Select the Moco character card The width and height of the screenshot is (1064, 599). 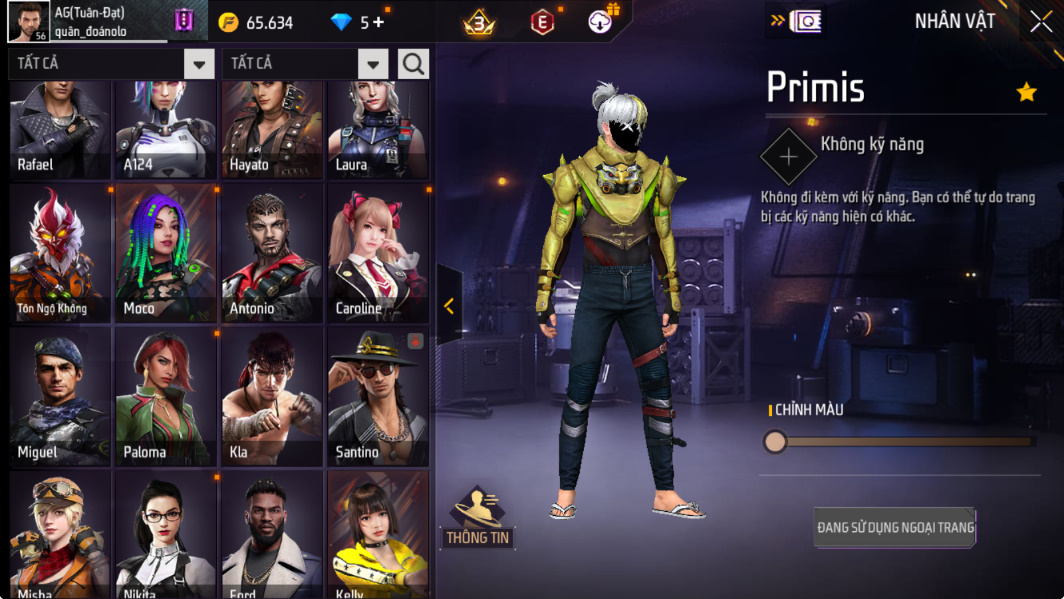click(x=165, y=253)
